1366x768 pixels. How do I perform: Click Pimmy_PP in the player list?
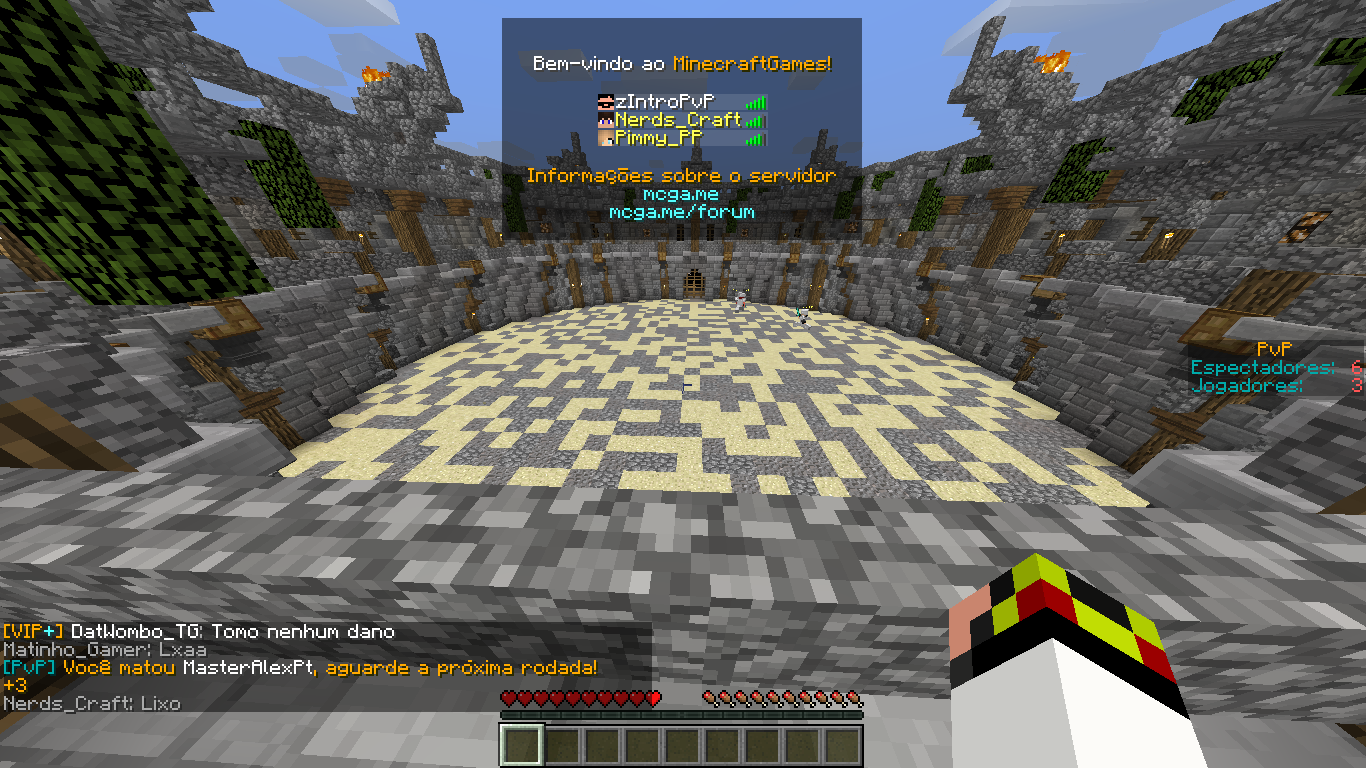point(659,138)
